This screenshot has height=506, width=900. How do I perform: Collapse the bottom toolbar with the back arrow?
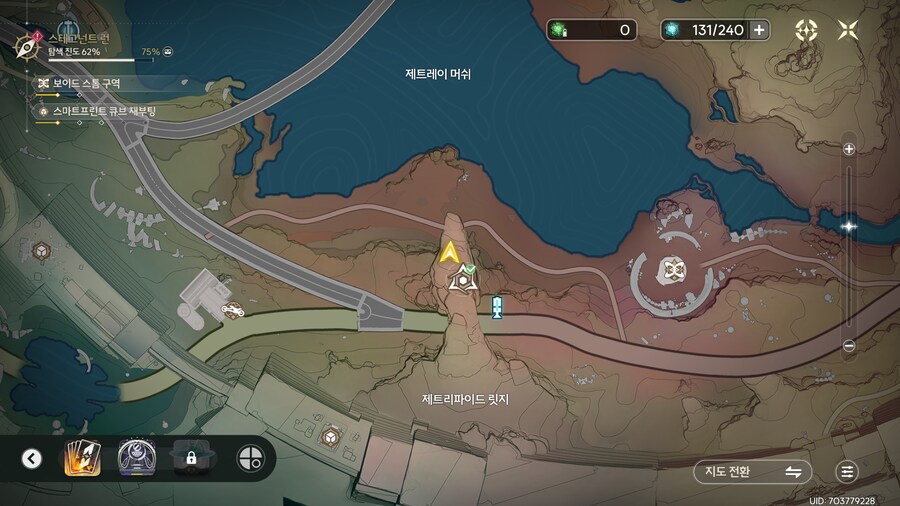32,459
